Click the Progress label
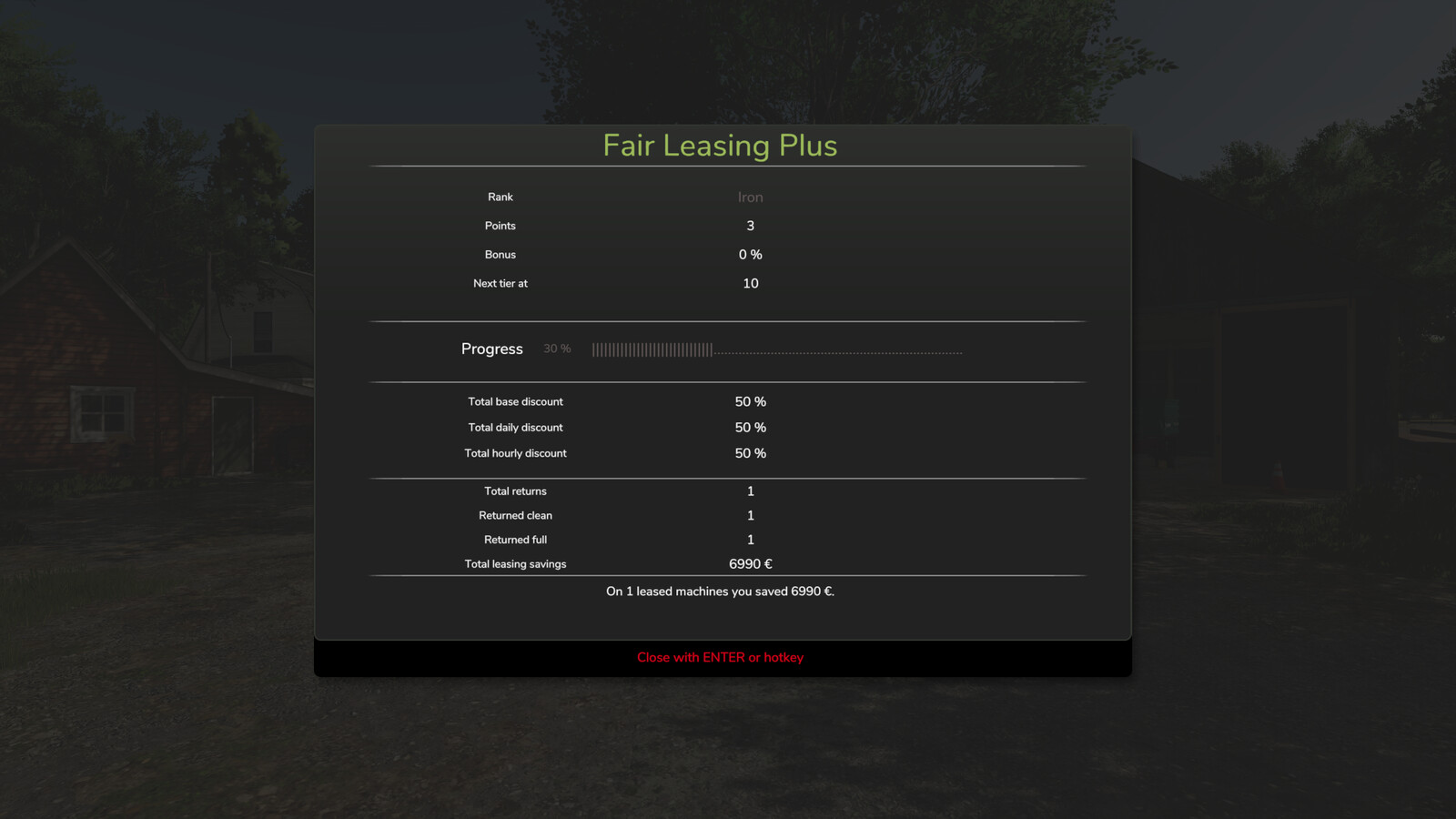The height and width of the screenshot is (819, 1456). tap(491, 349)
